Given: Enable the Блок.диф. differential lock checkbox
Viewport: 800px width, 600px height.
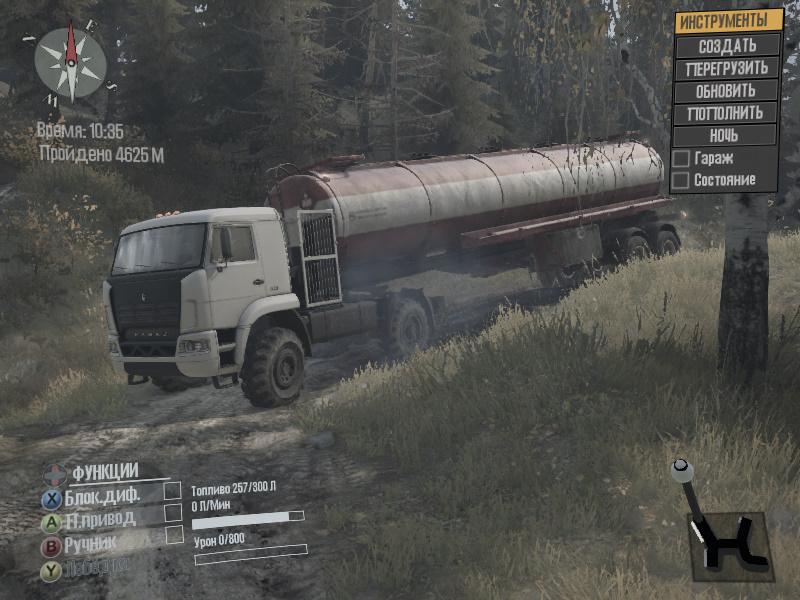Looking at the screenshot, I should click(173, 490).
